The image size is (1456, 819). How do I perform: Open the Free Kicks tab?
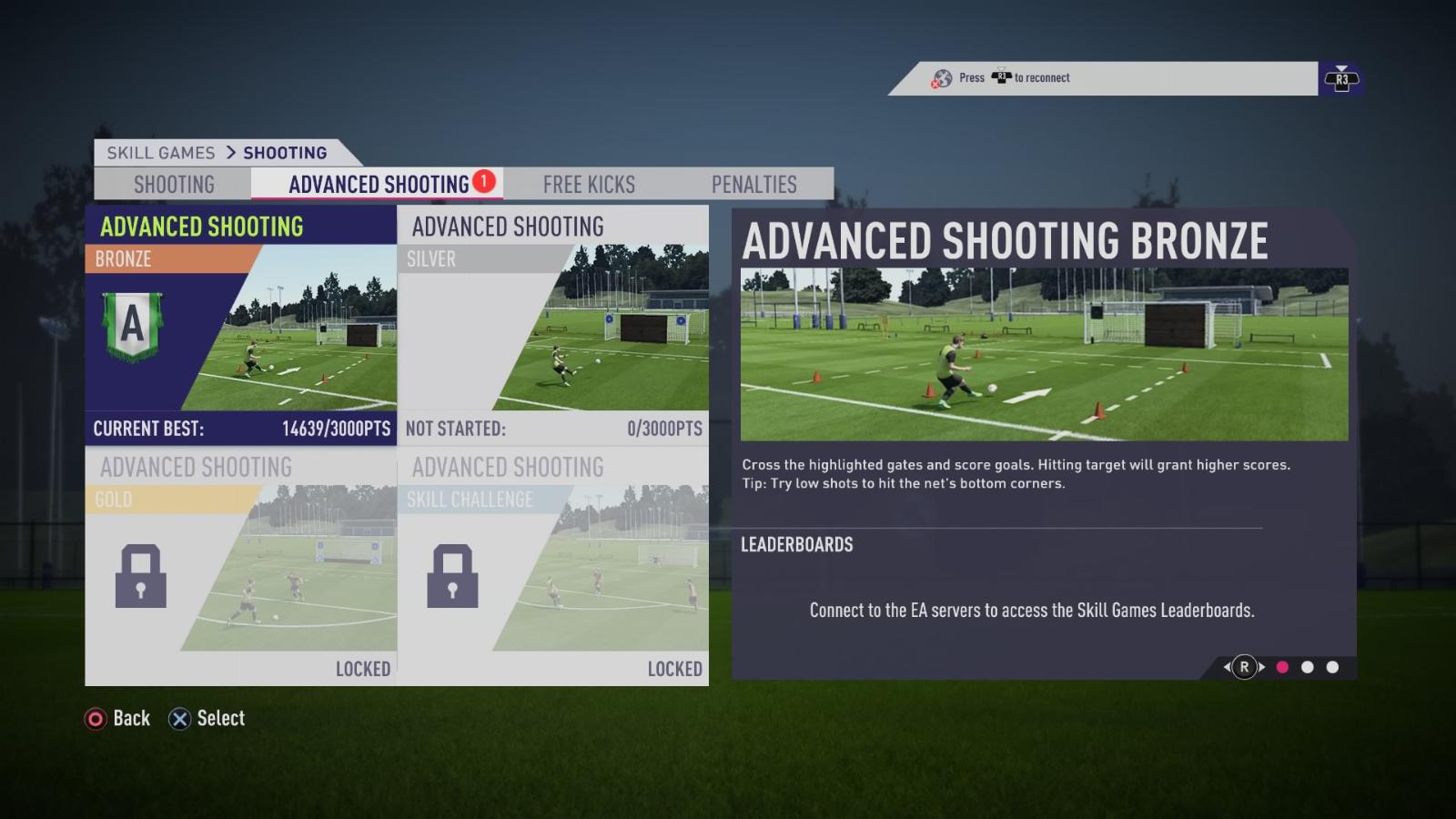589,185
